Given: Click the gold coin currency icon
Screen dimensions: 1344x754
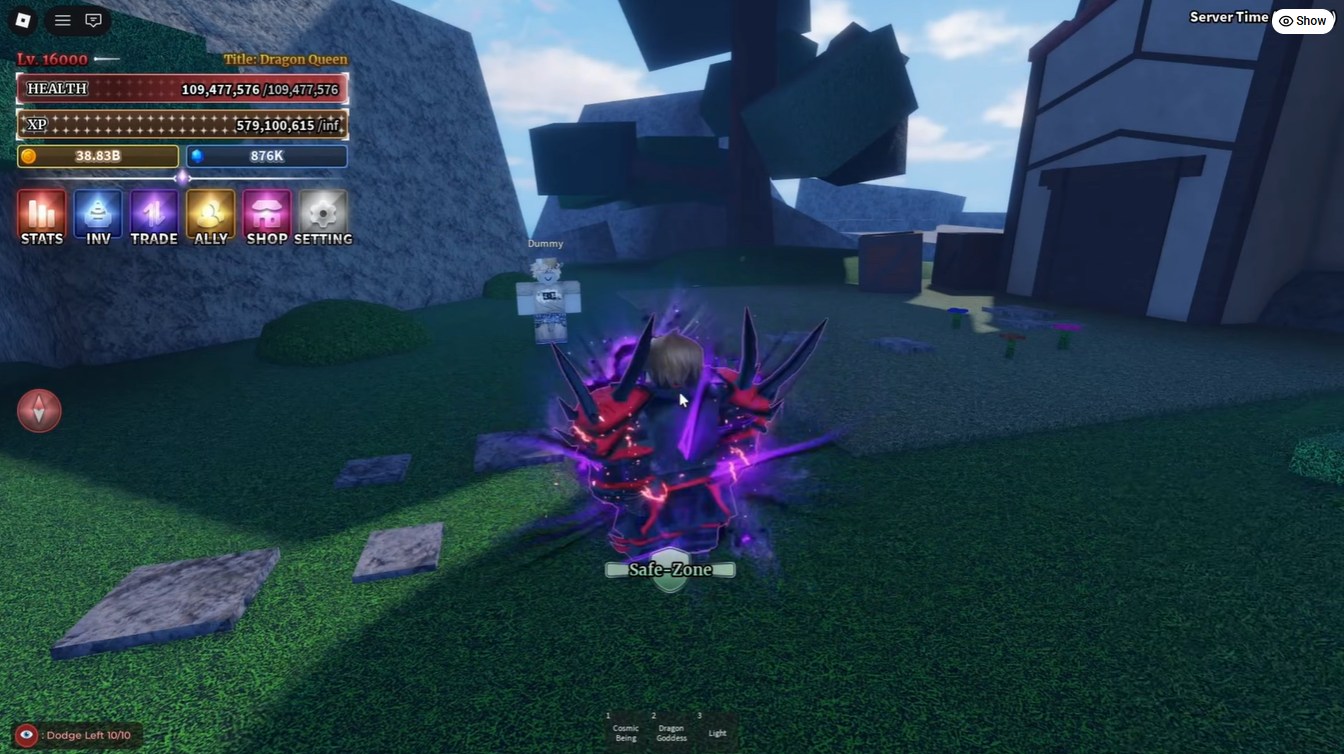Looking at the screenshot, I should click(28, 155).
